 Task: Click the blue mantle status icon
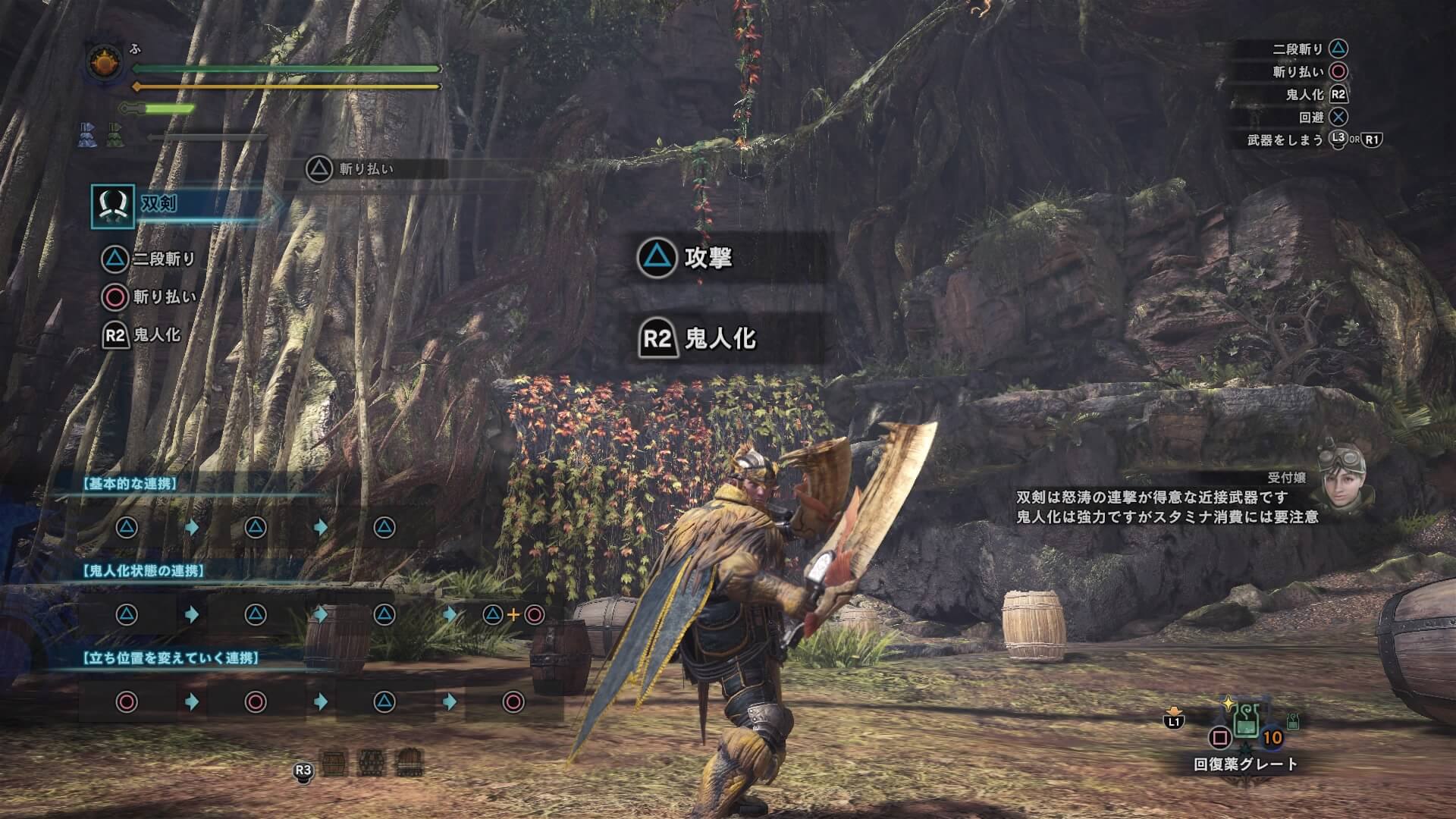[x=86, y=135]
